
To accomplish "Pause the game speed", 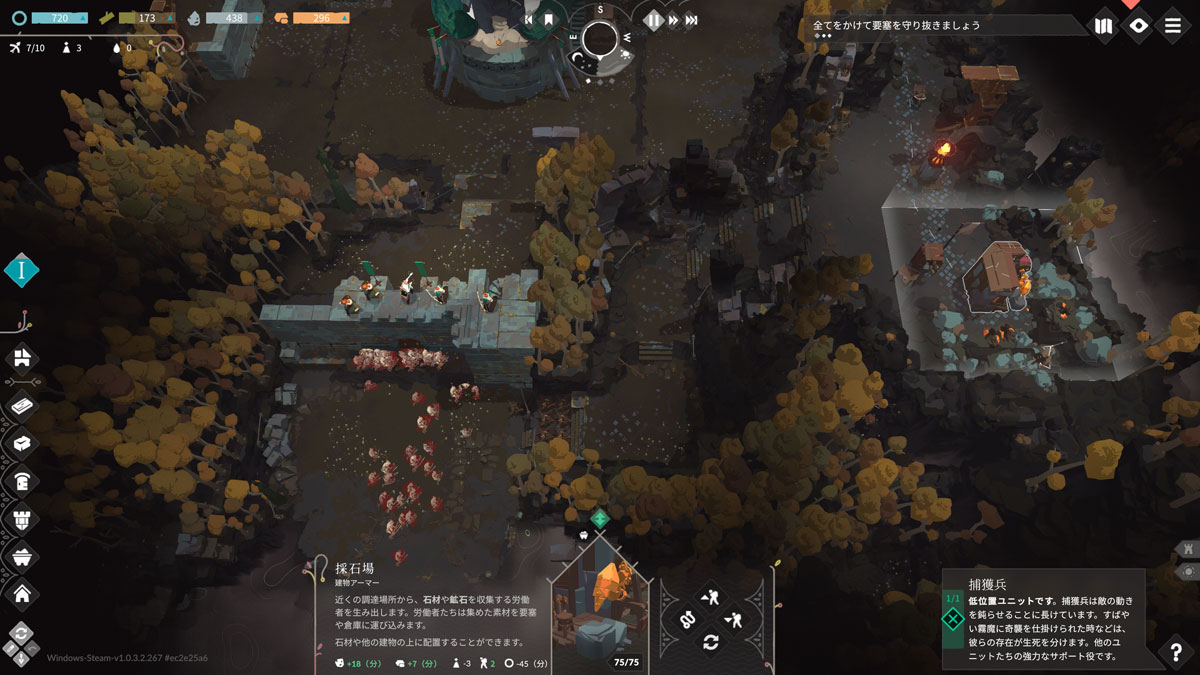I will [653, 20].
